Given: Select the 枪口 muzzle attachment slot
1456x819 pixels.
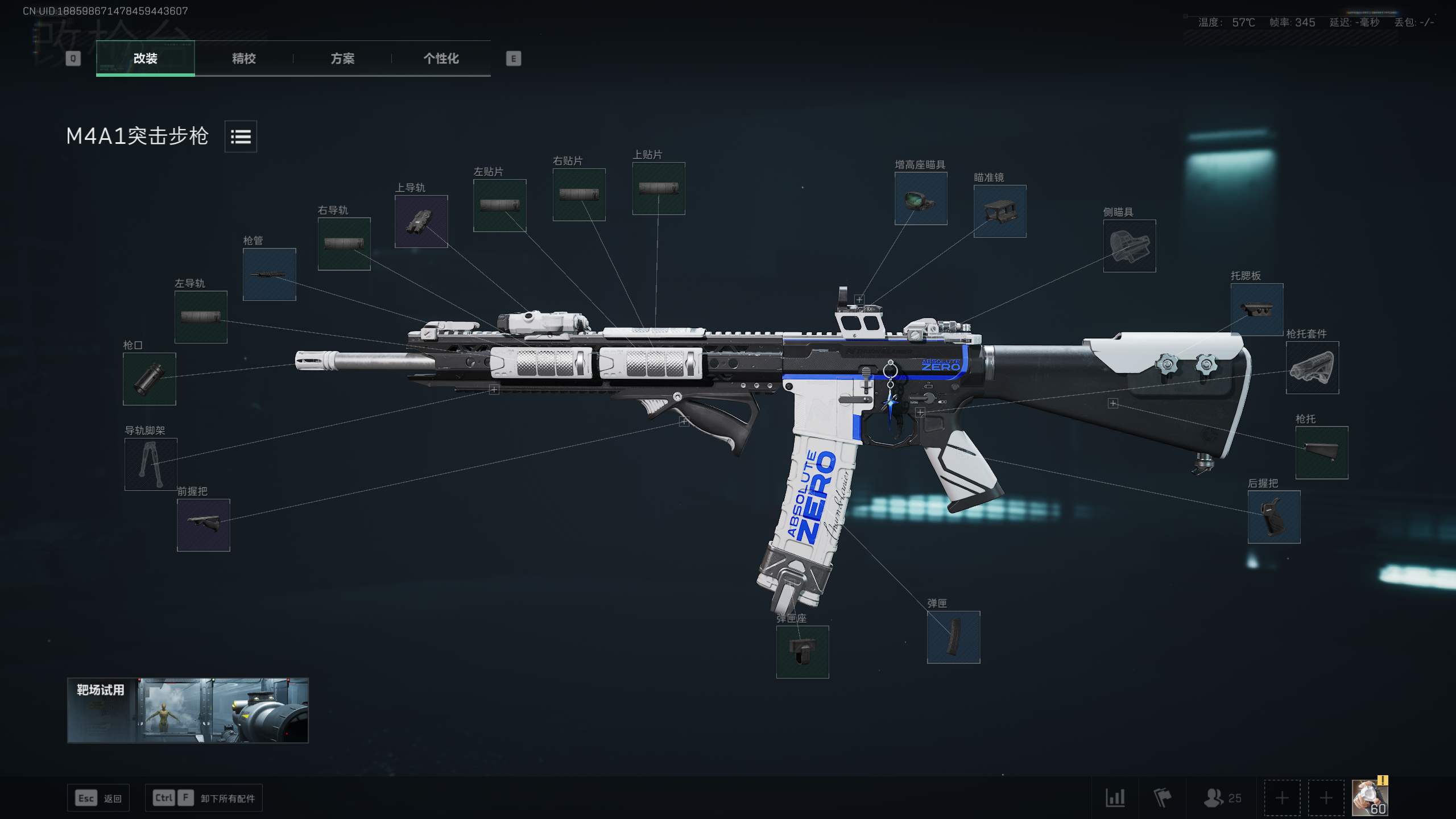Looking at the screenshot, I should tap(149, 379).
